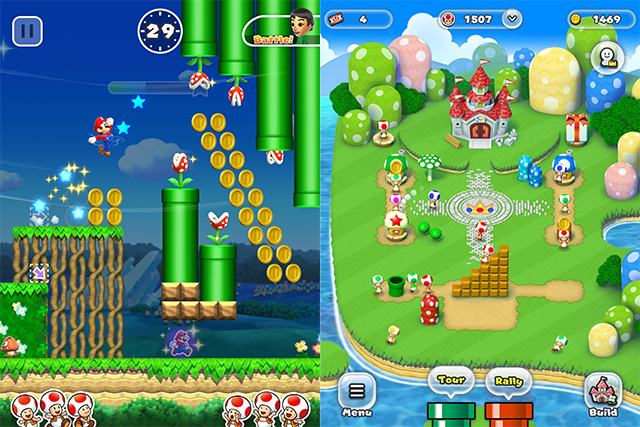Pause the running level
The height and width of the screenshot is (427, 640).
[28, 29]
